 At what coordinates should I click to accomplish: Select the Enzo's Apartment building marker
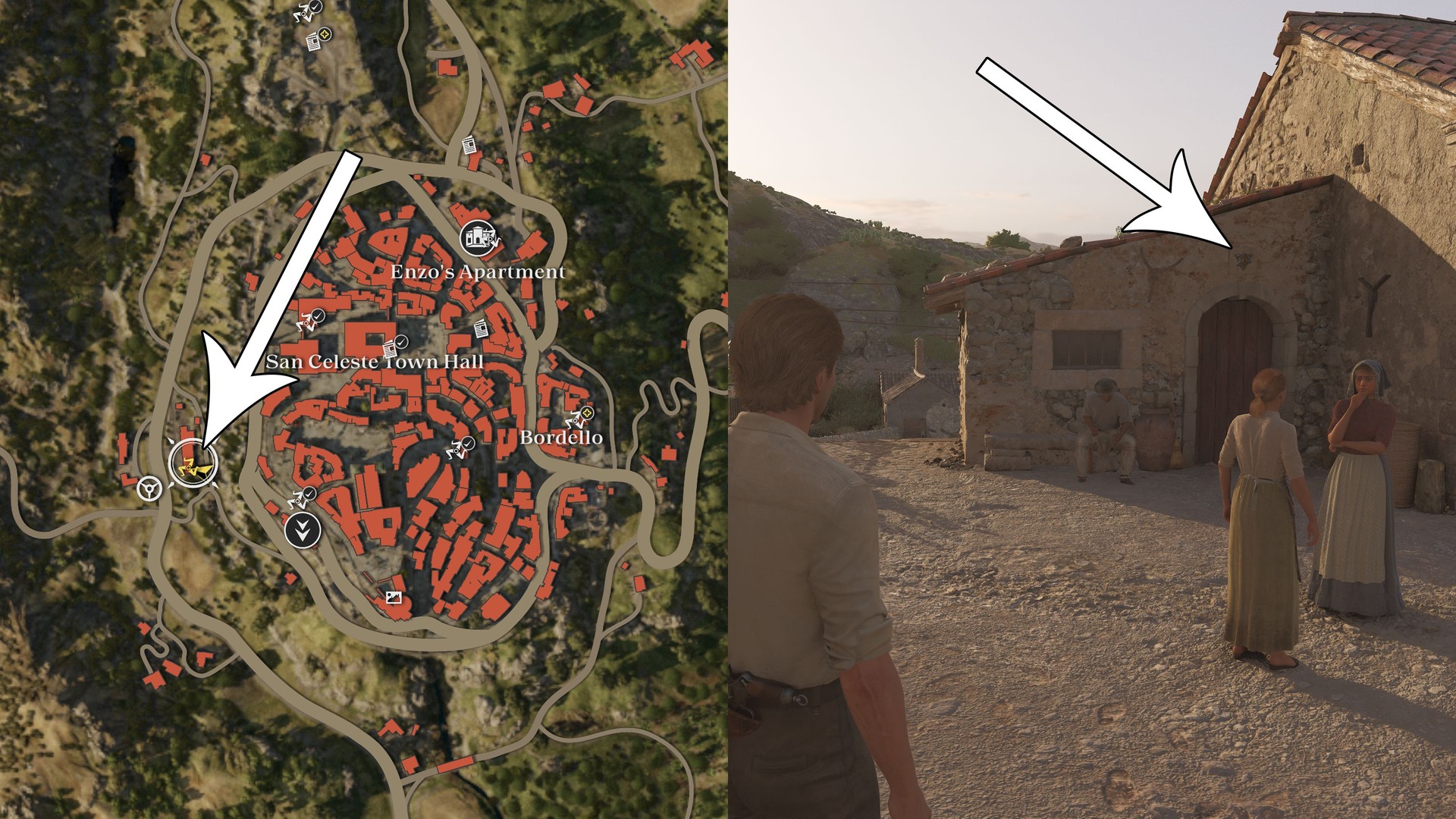478,238
